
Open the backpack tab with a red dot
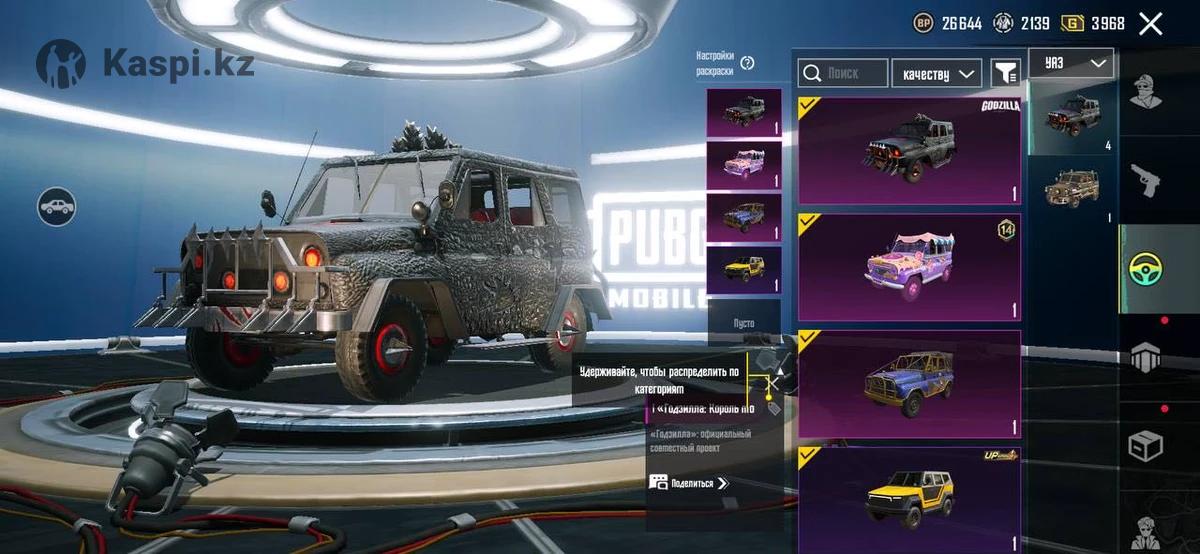(1145, 356)
